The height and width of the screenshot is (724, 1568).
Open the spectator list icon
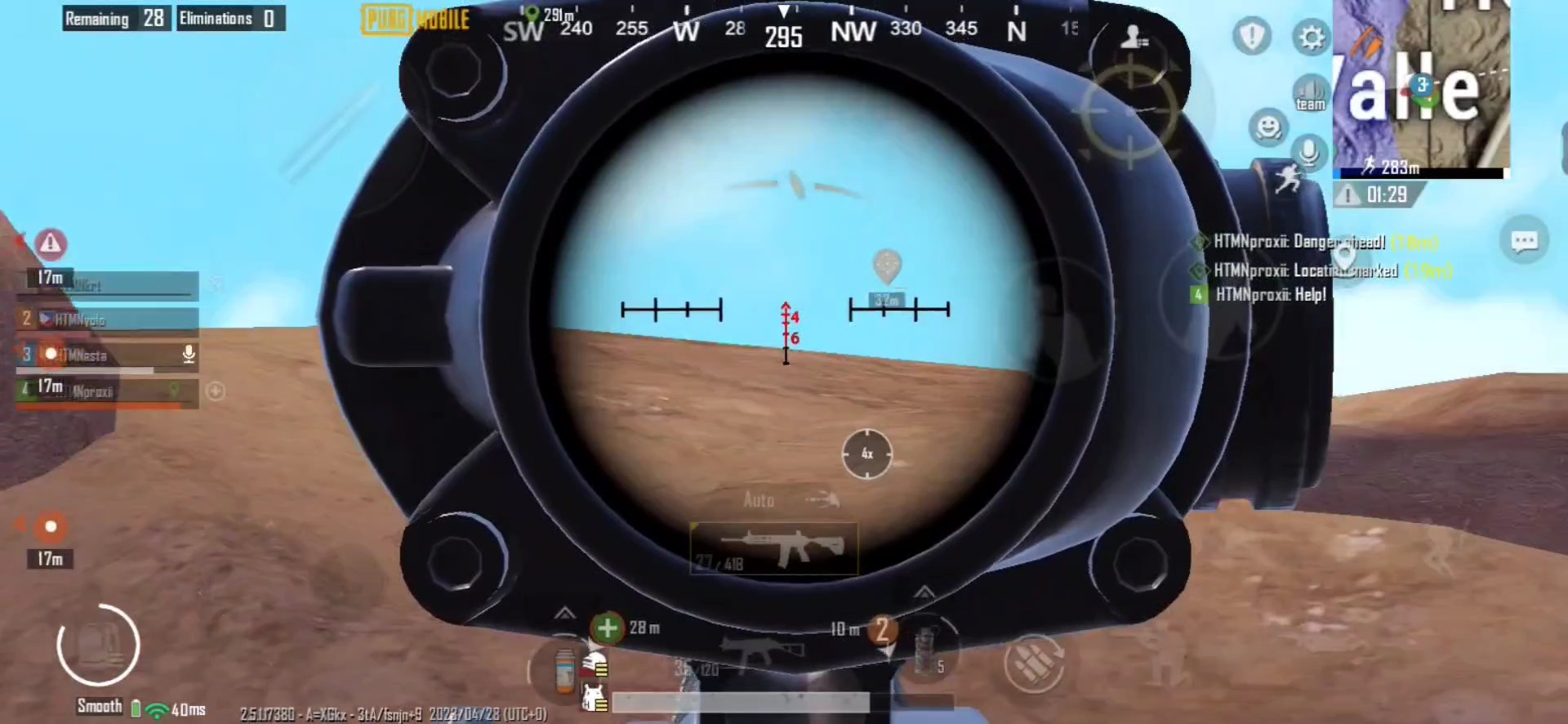click(1133, 37)
